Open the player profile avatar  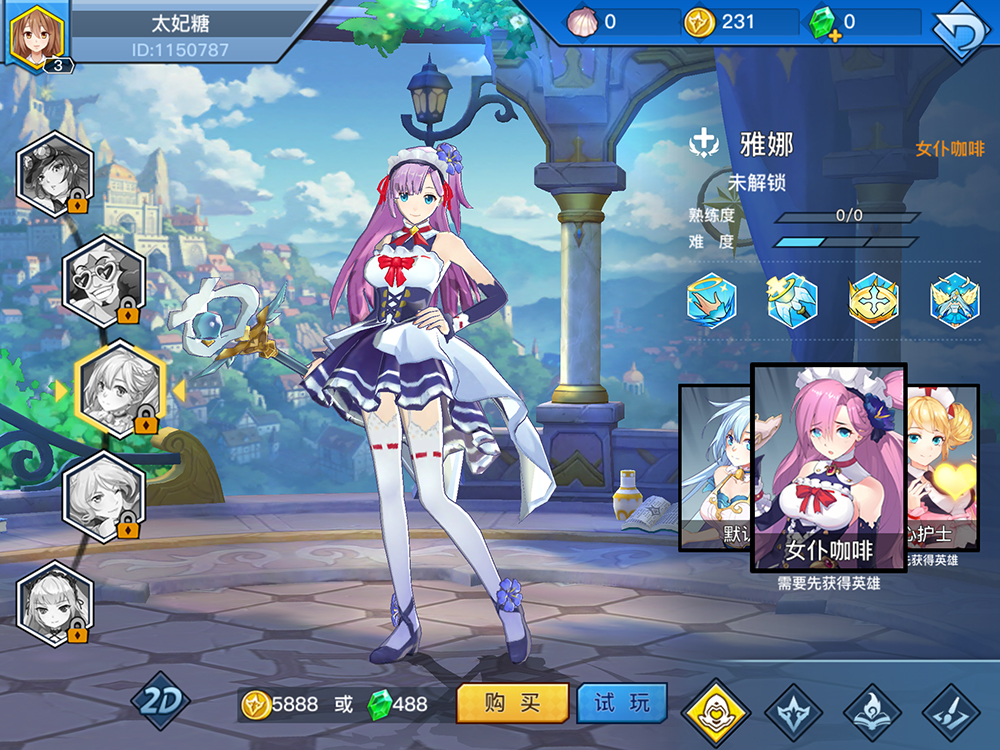click(37, 35)
